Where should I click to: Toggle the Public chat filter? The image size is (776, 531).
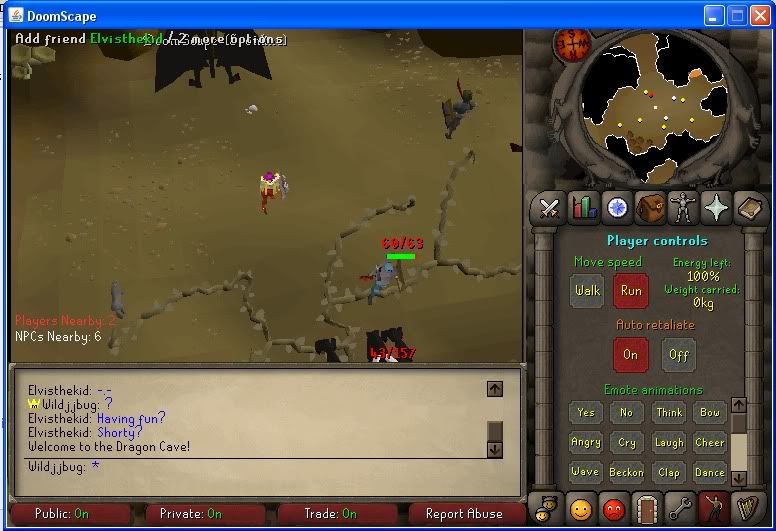70,514
